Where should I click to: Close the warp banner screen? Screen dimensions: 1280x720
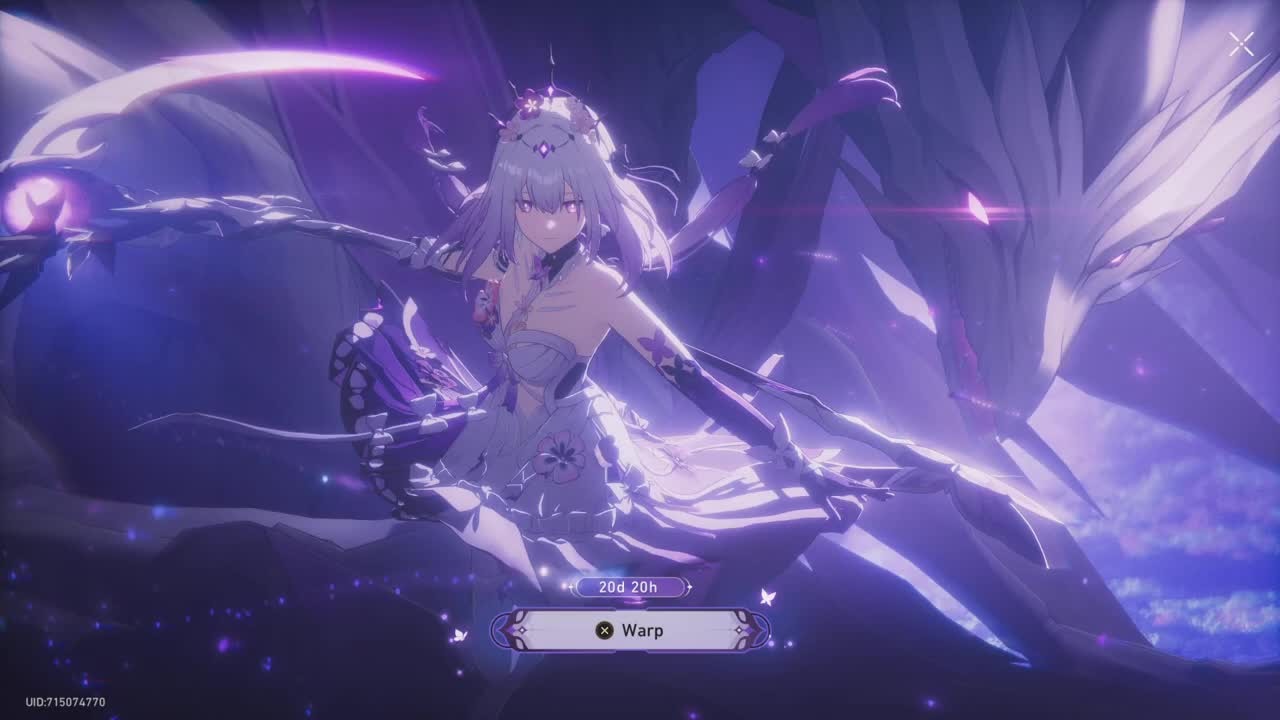[x=1241, y=44]
